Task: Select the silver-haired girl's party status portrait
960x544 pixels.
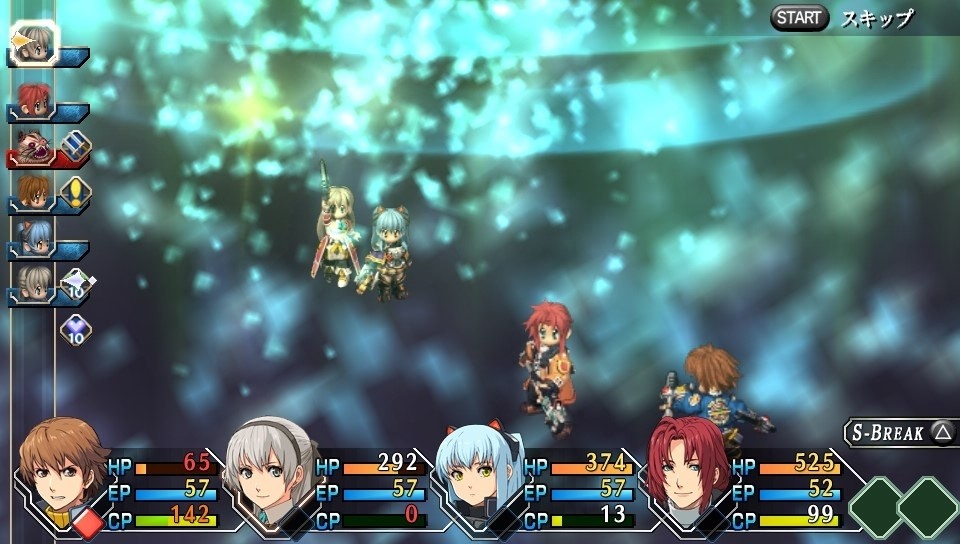Action: 266,468
